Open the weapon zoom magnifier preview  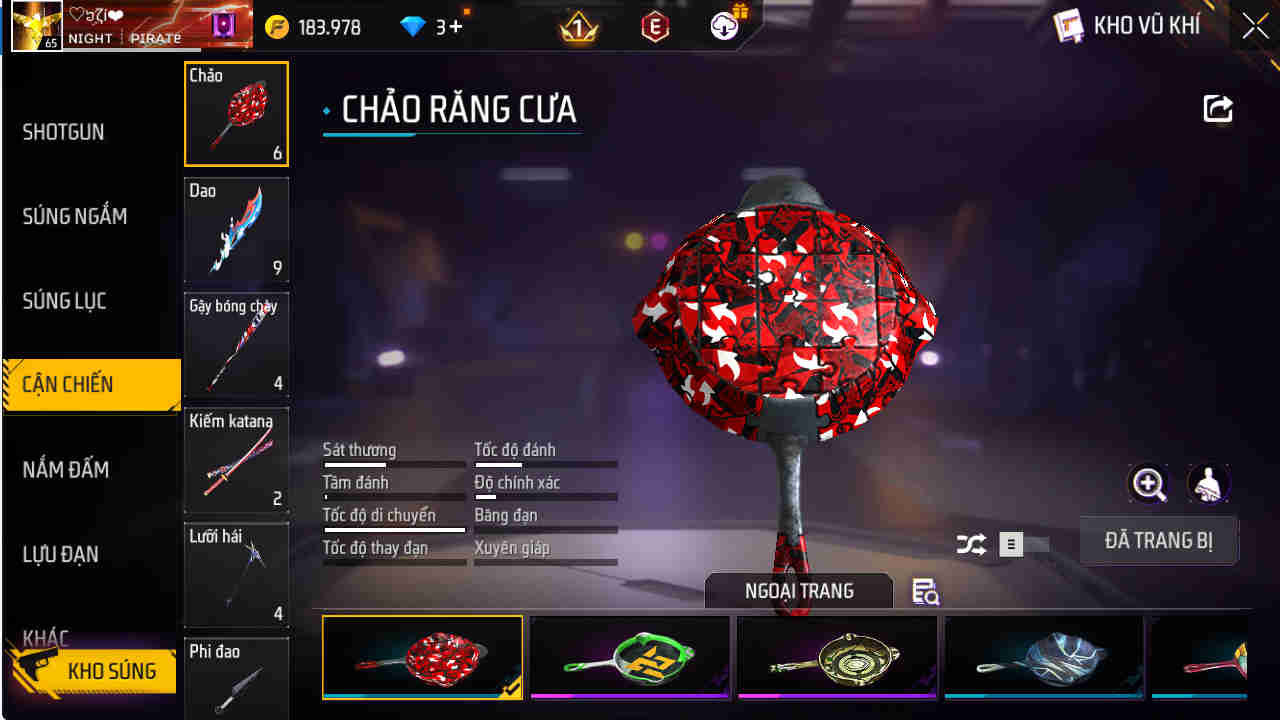pyautogui.click(x=1148, y=484)
